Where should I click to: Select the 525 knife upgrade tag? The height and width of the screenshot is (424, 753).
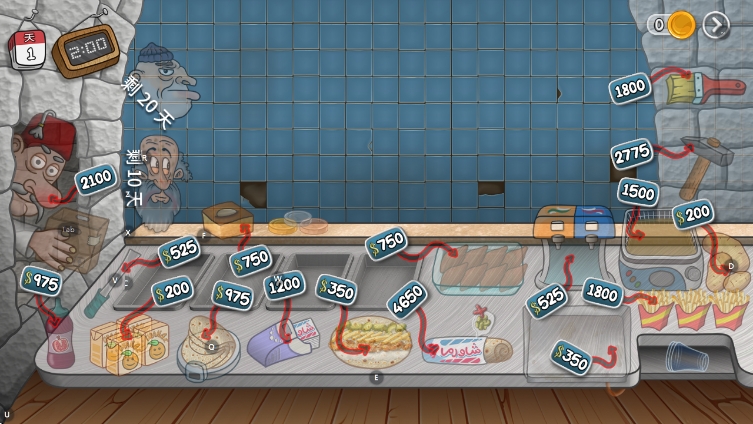tap(179, 252)
